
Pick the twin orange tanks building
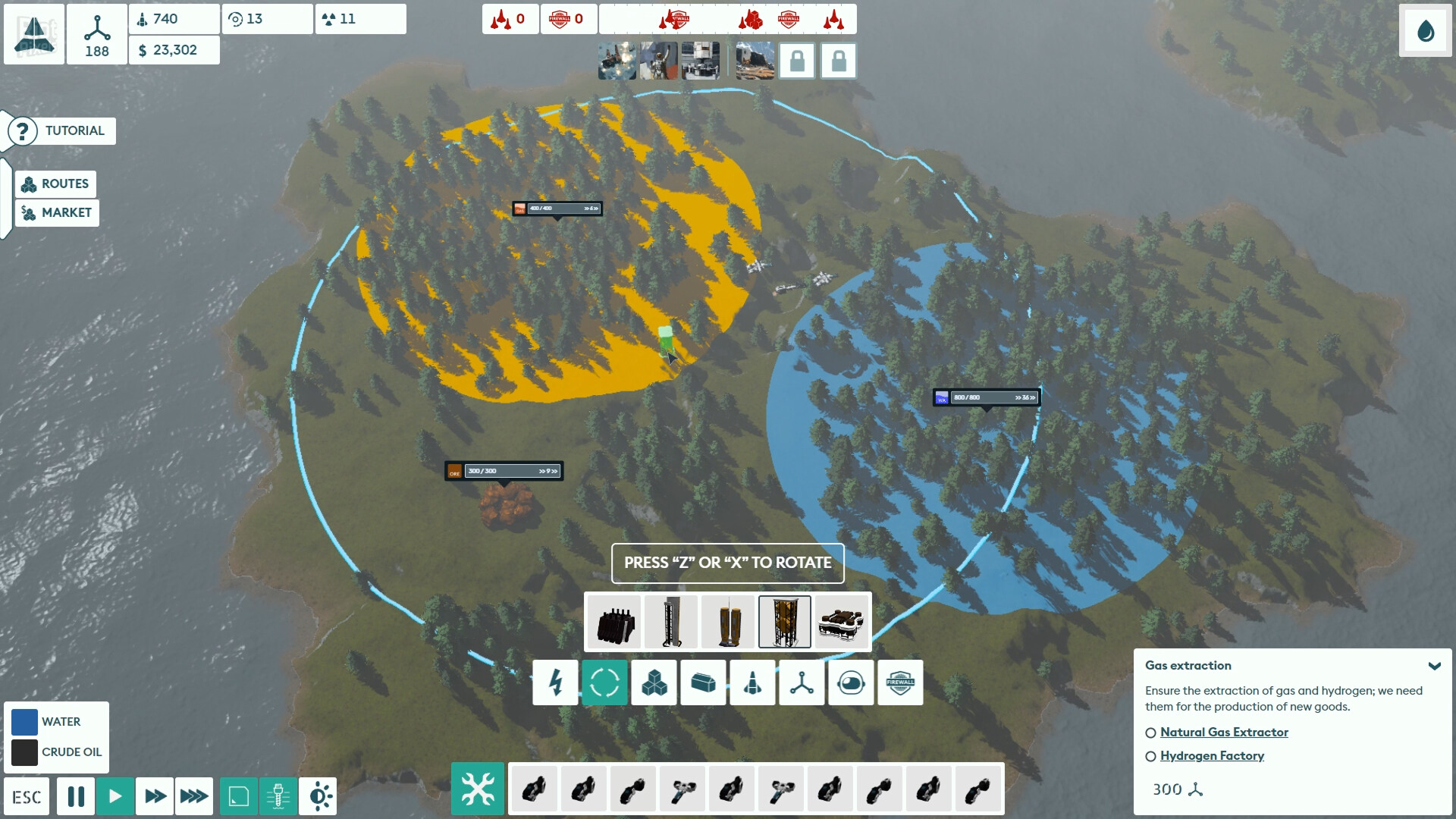pos(728,622)
